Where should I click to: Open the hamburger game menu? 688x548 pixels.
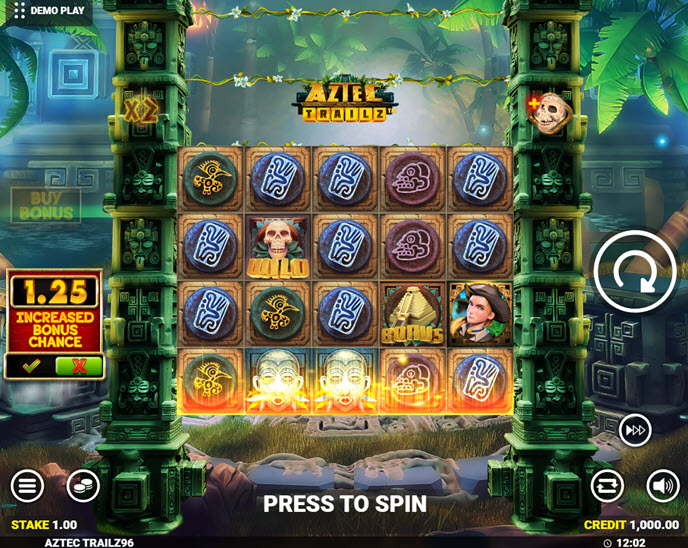tap(28, 487)
